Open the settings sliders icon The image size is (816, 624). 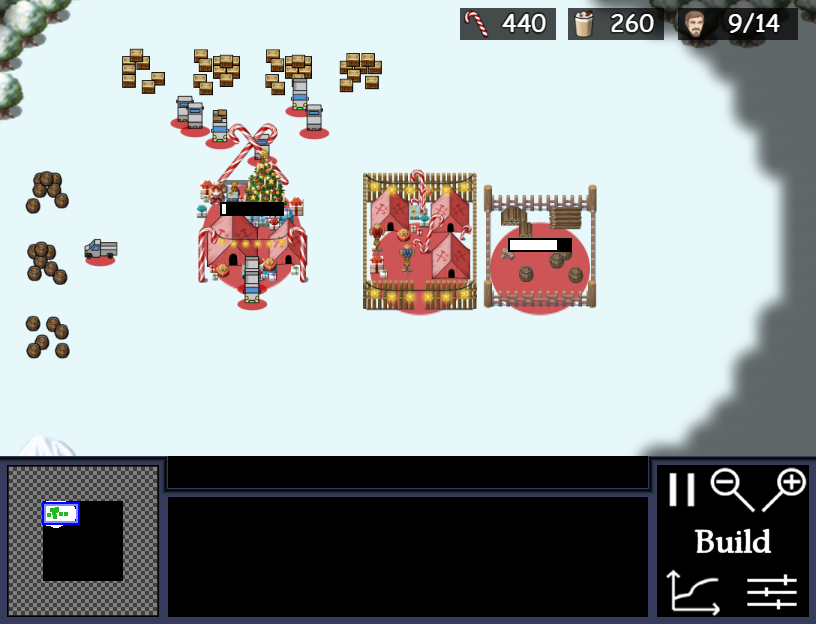771,593
